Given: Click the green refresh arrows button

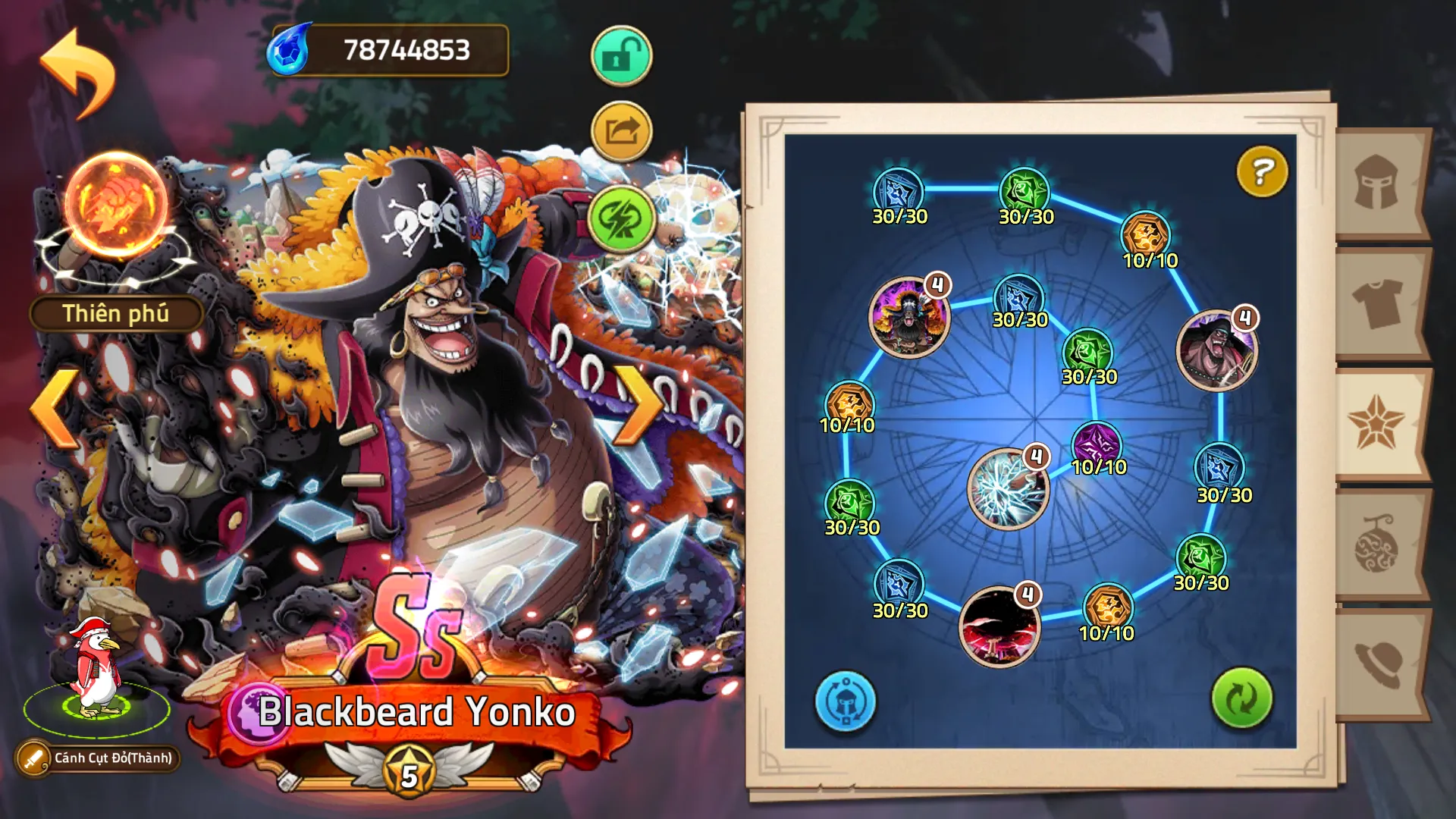Looking at the screenshot, I should click(1241, 698).
